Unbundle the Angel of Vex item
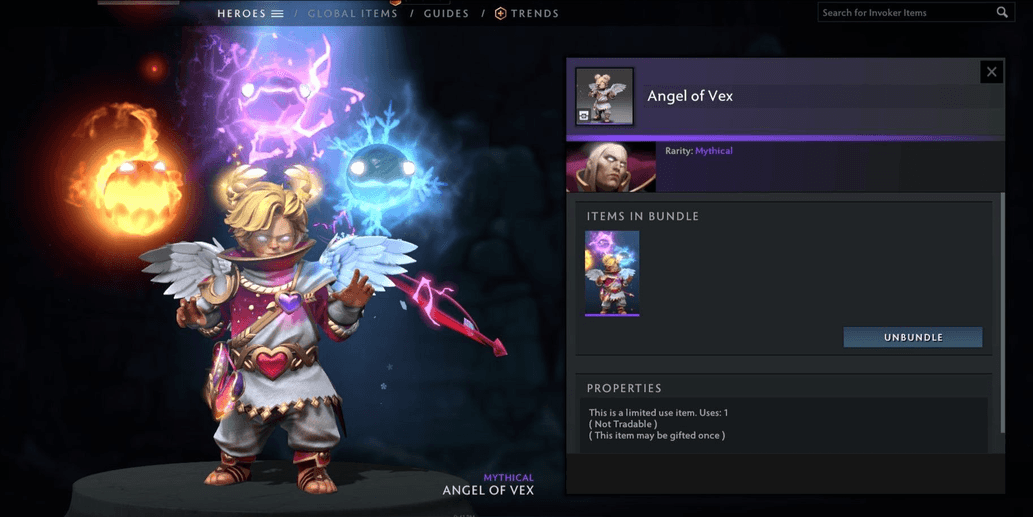 coord(912,338)
